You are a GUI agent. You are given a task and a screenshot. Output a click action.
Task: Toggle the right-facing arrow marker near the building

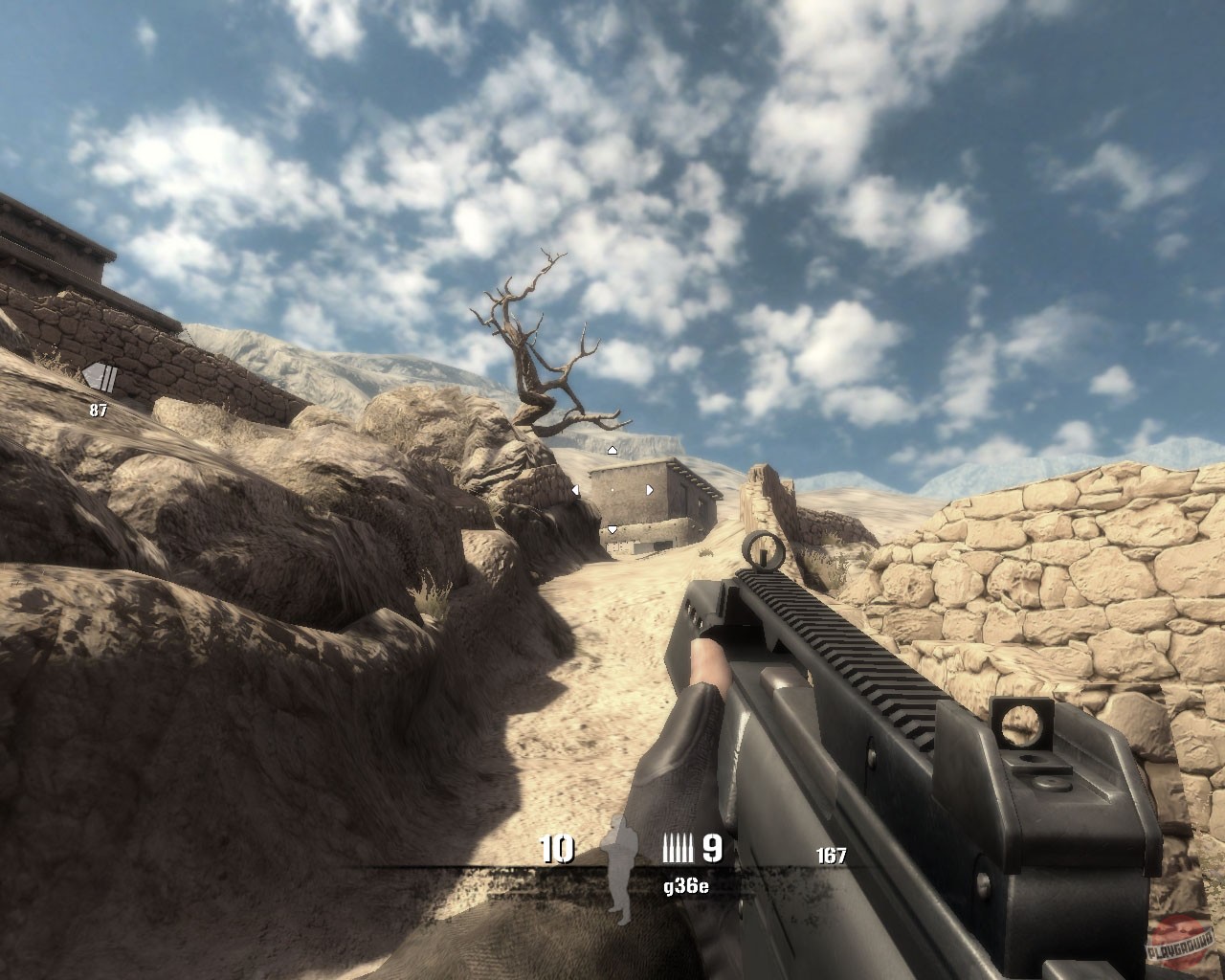click(650, 489)
